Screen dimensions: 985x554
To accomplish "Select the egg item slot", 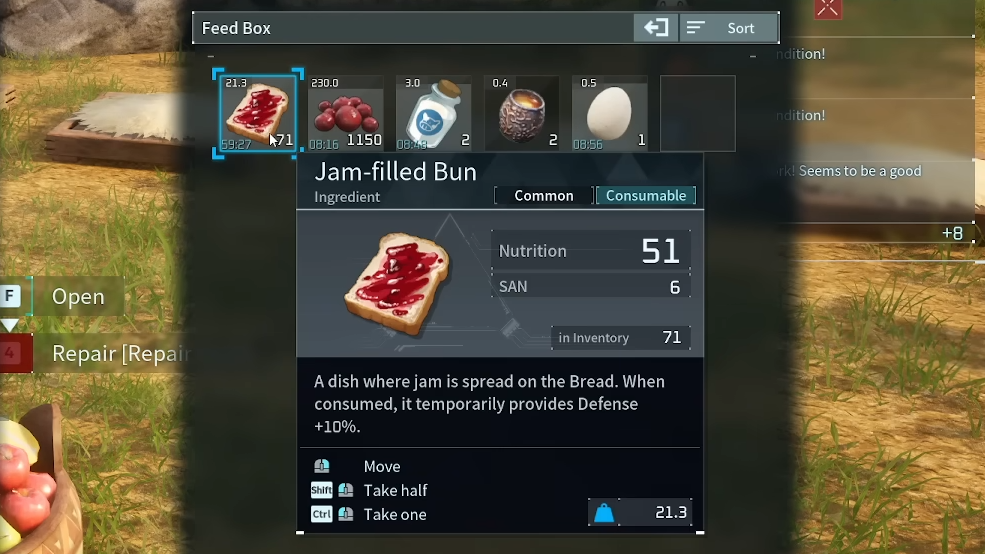I will [610, 113].
